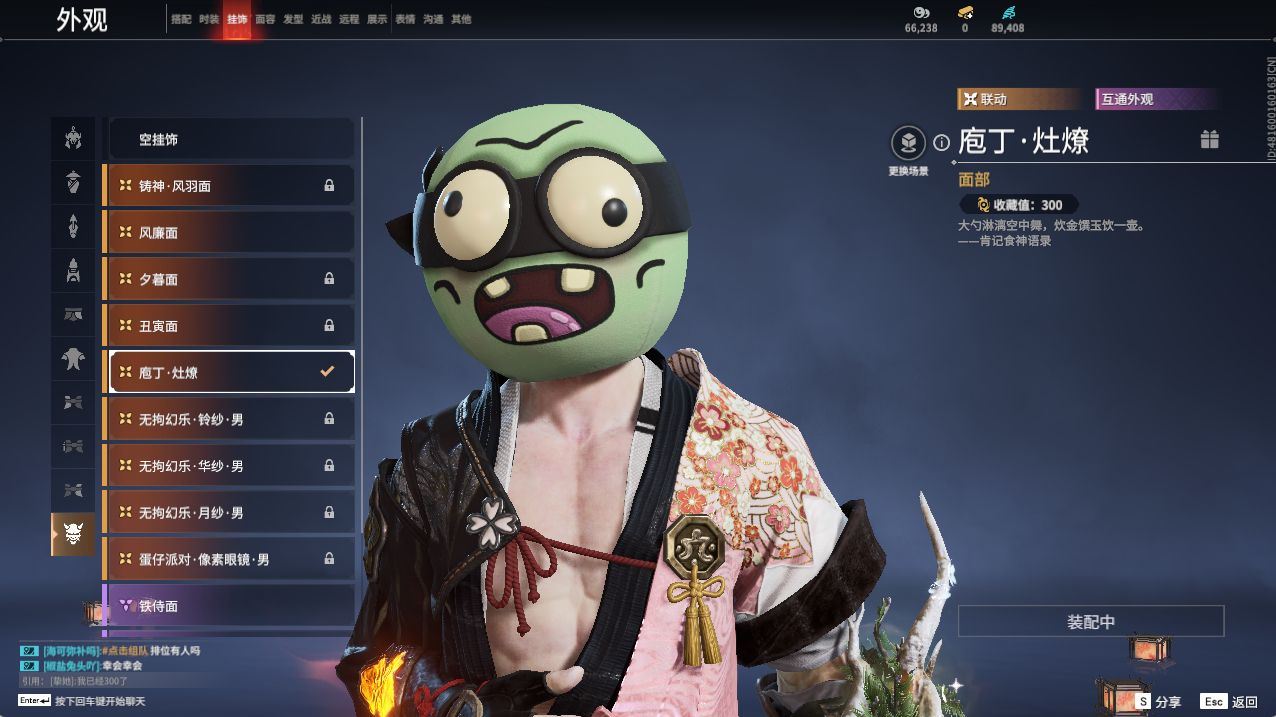Switch to the 发型 tab
This screenshot has height=717, width=1276.
click(x=293, y=19)
